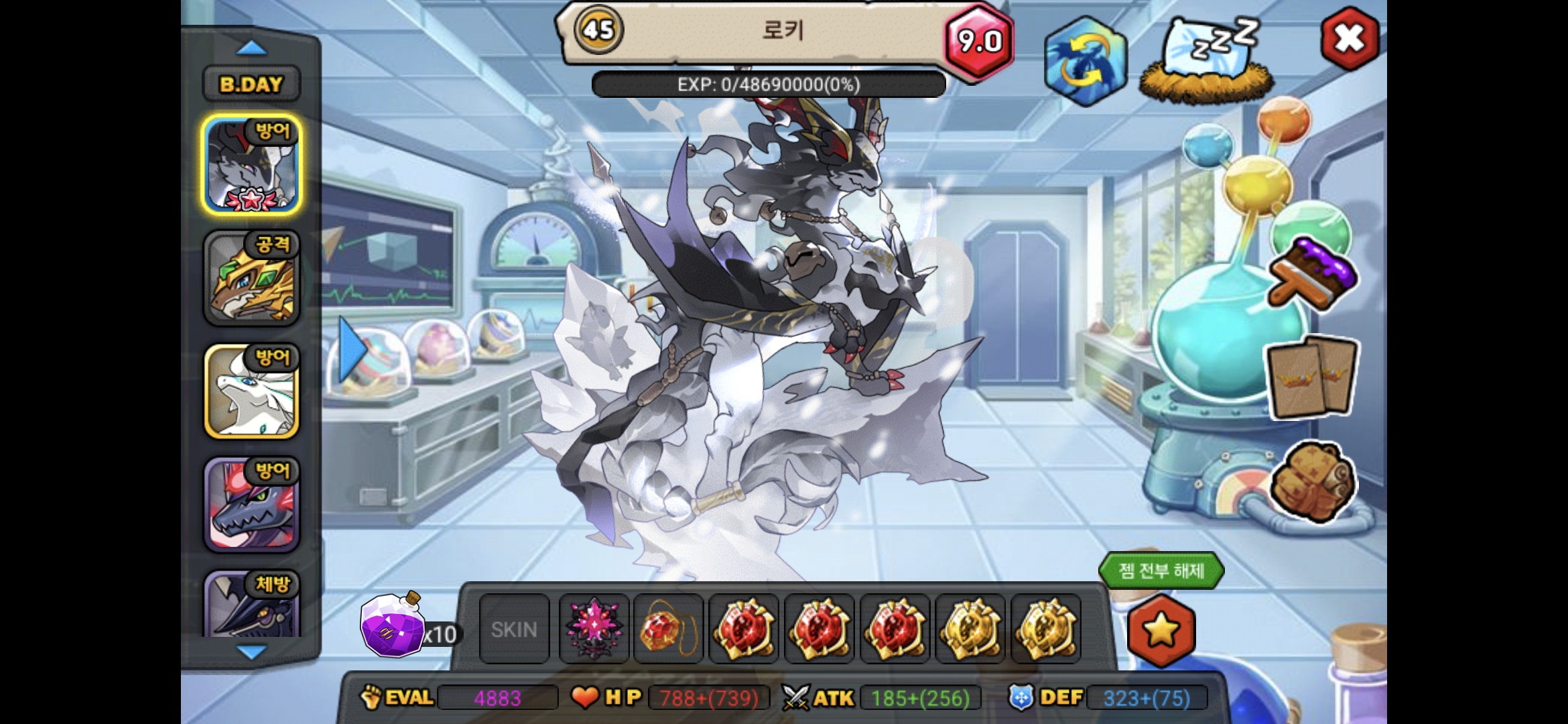
Task: Open the purple paint brush tool
Action: point(1312,275)
